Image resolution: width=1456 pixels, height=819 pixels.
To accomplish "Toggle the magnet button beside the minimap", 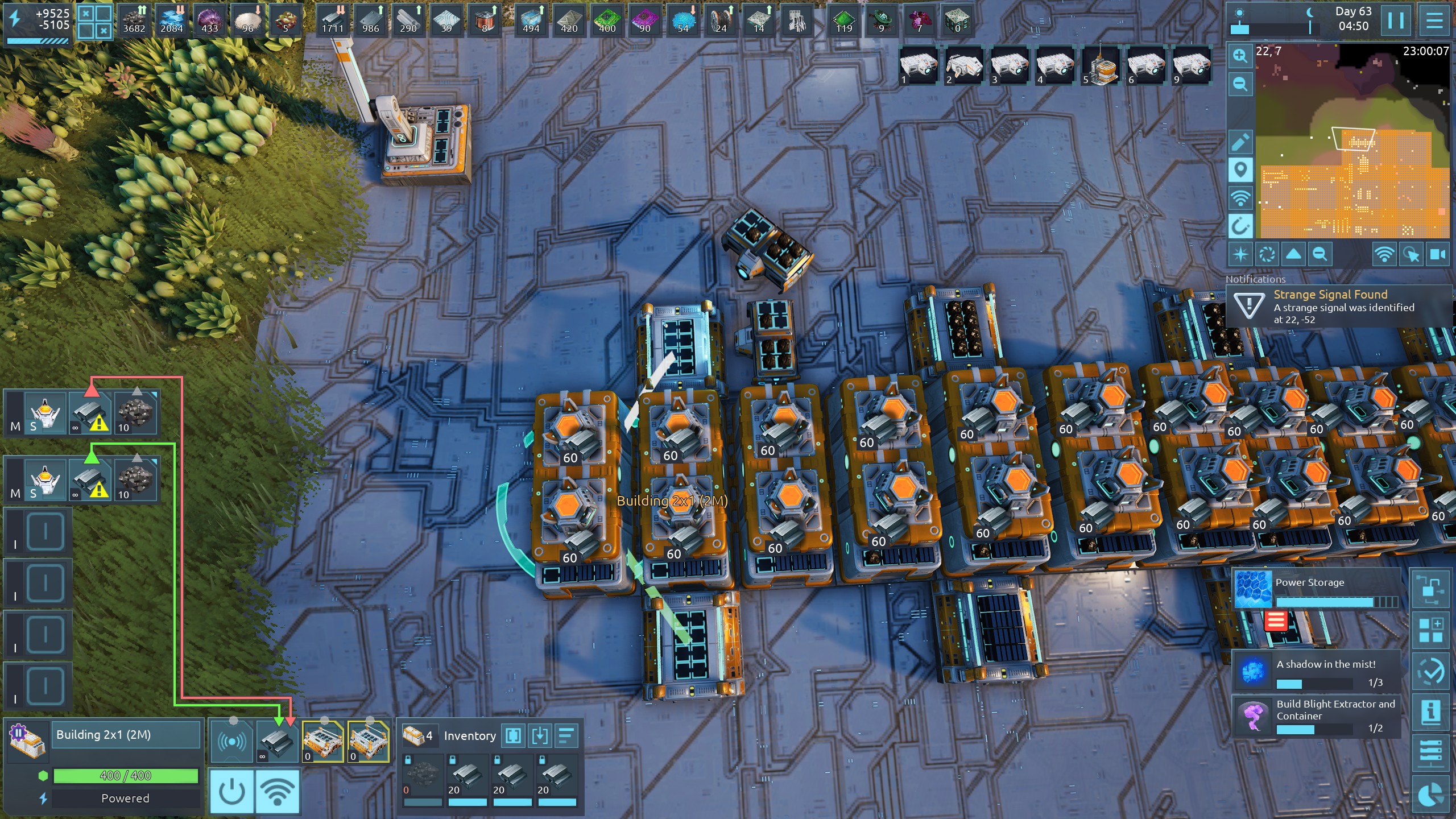I will tap(1240, 226).
